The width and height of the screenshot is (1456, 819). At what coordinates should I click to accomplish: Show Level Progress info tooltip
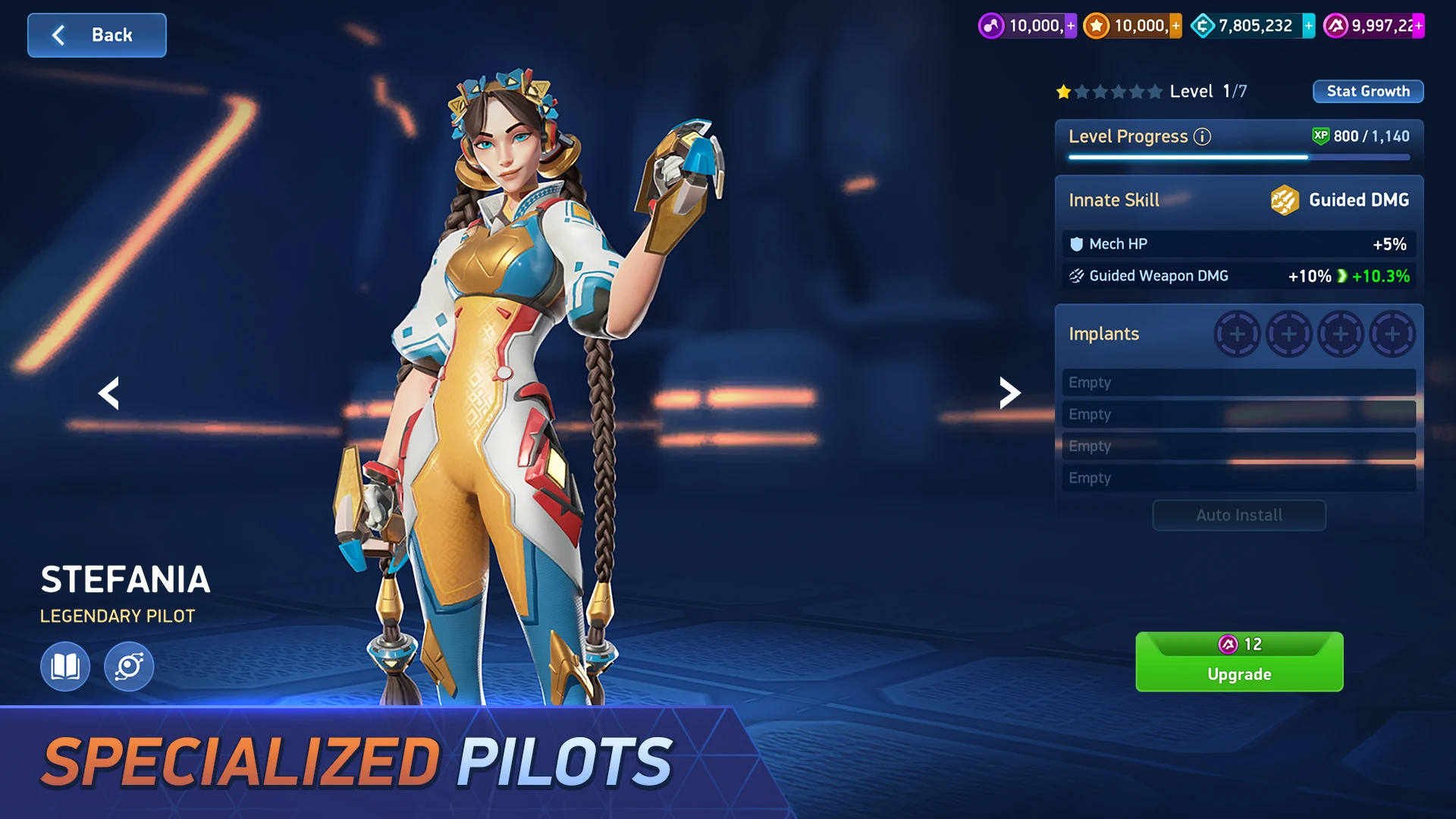1202,136
